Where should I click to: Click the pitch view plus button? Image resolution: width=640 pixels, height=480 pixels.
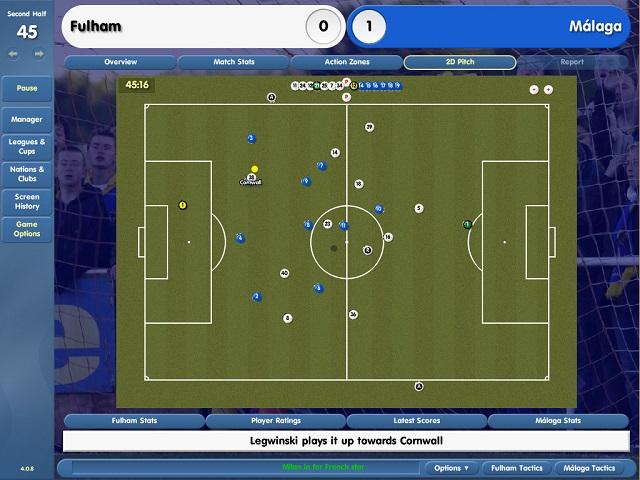(x=548, y=89)
